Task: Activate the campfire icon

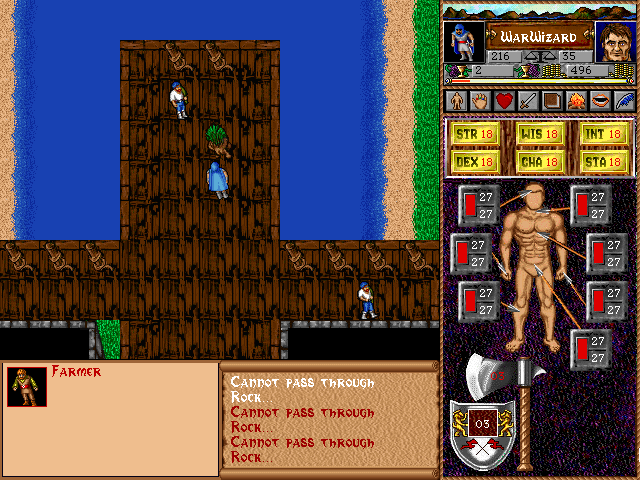Action: [x=576, y=101]
